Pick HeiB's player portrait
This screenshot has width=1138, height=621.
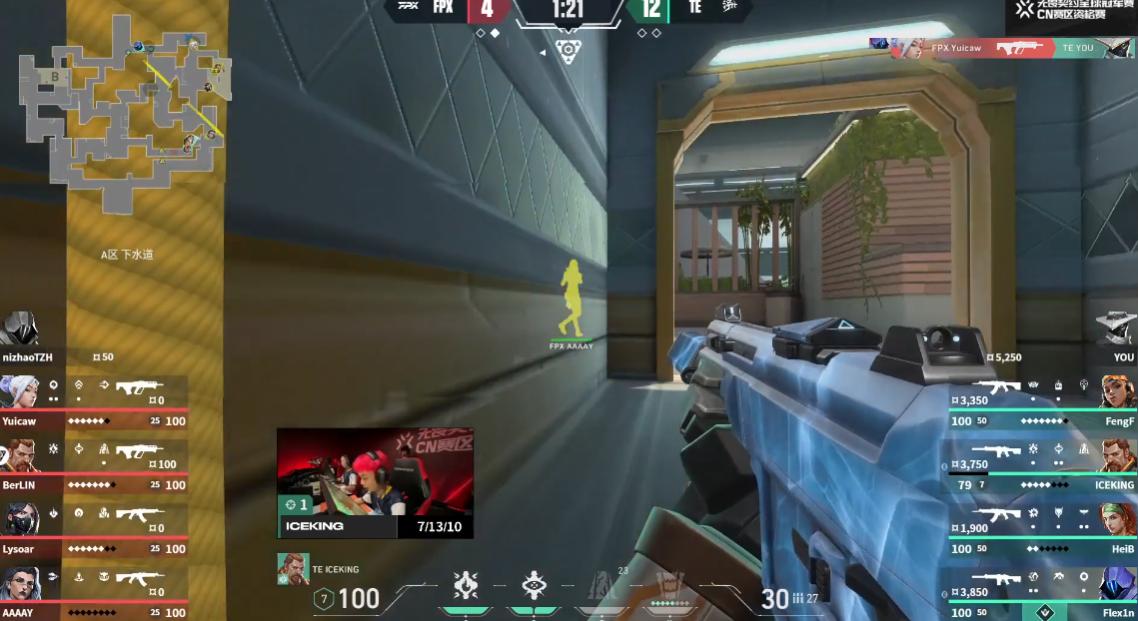[1118, 519]
